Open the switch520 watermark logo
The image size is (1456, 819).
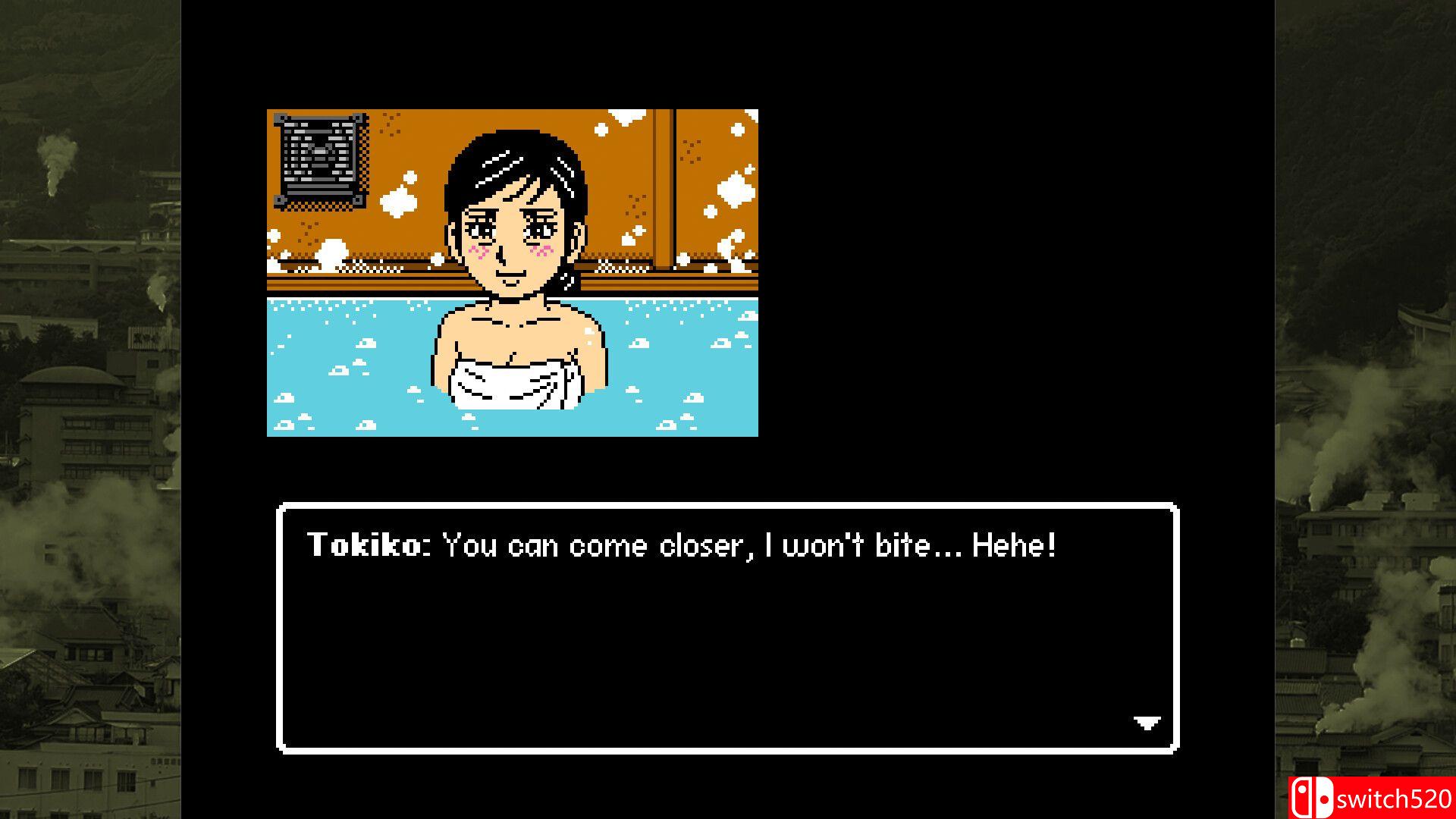[x=1371, y=798]
